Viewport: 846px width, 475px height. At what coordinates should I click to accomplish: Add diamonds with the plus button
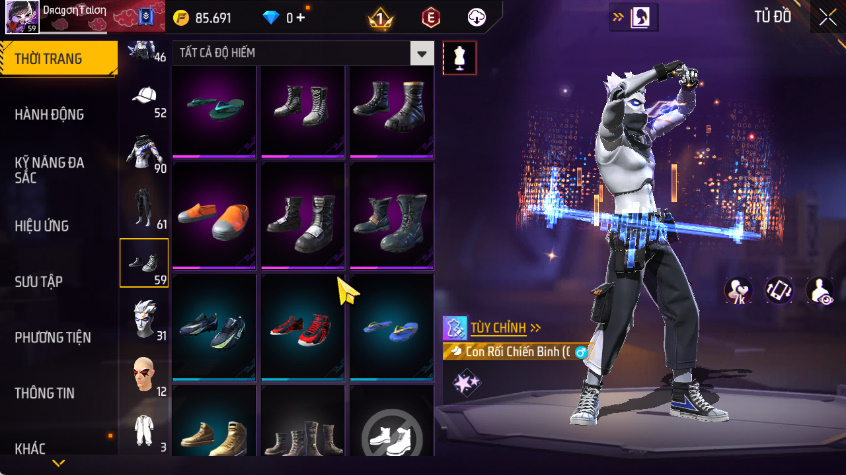tap(301, 18)
